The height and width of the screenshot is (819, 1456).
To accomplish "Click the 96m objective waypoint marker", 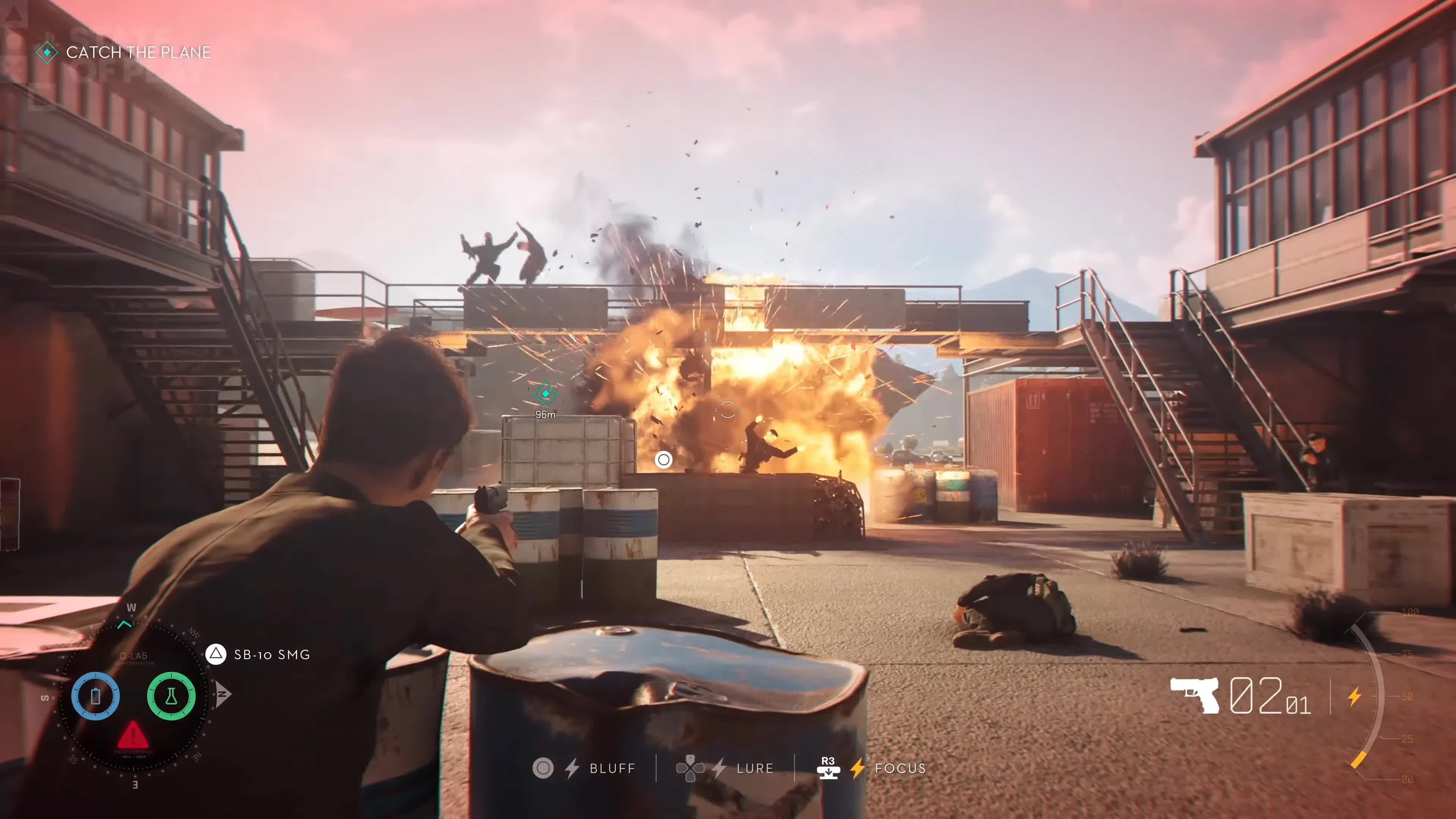I will pyautogui.click(x=545, y=394).
